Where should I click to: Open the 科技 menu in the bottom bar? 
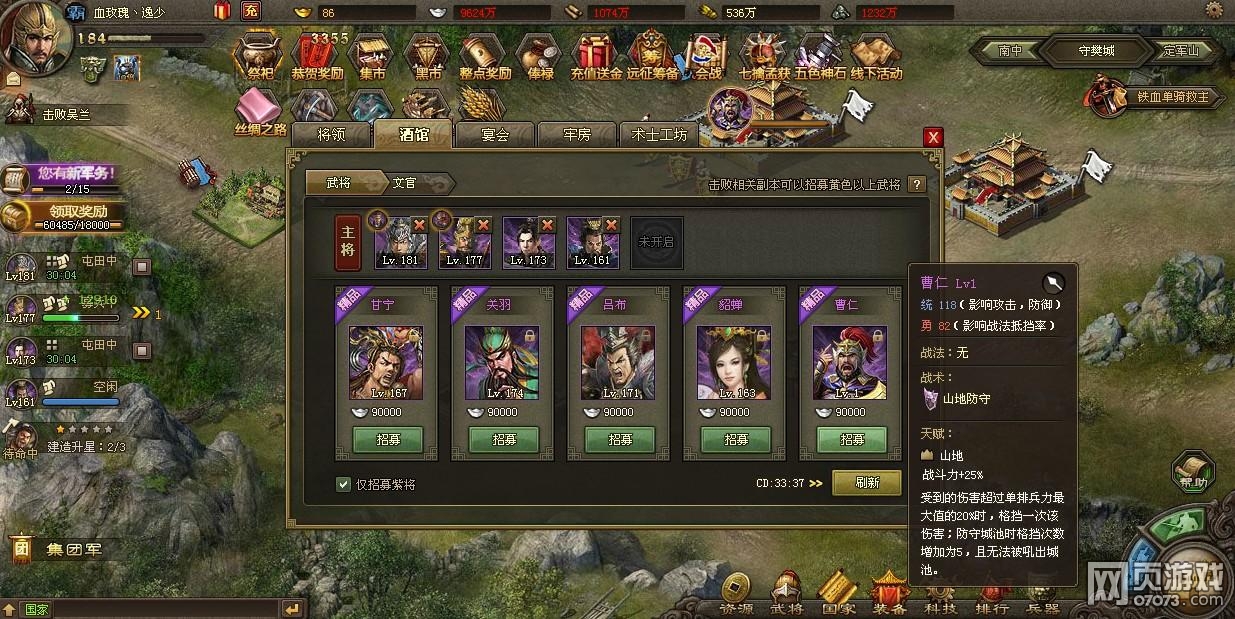[x=938, y=593]
